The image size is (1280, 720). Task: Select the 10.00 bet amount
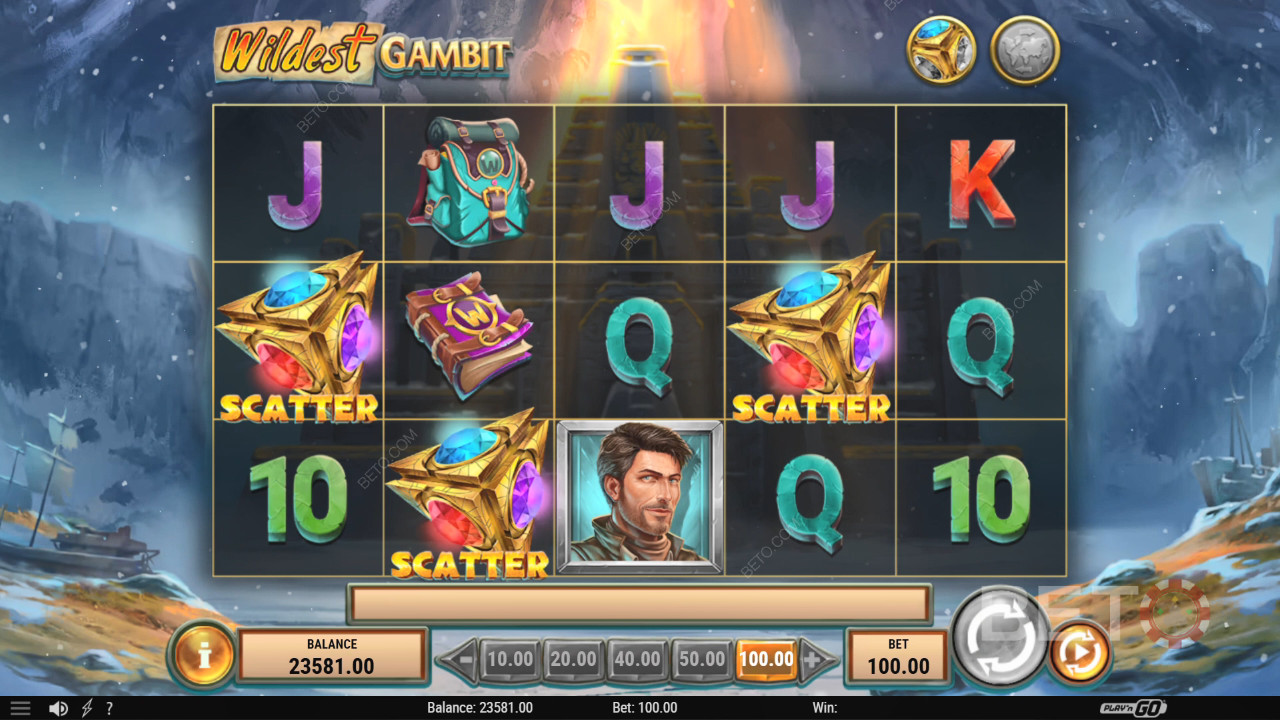coord(510,659)
